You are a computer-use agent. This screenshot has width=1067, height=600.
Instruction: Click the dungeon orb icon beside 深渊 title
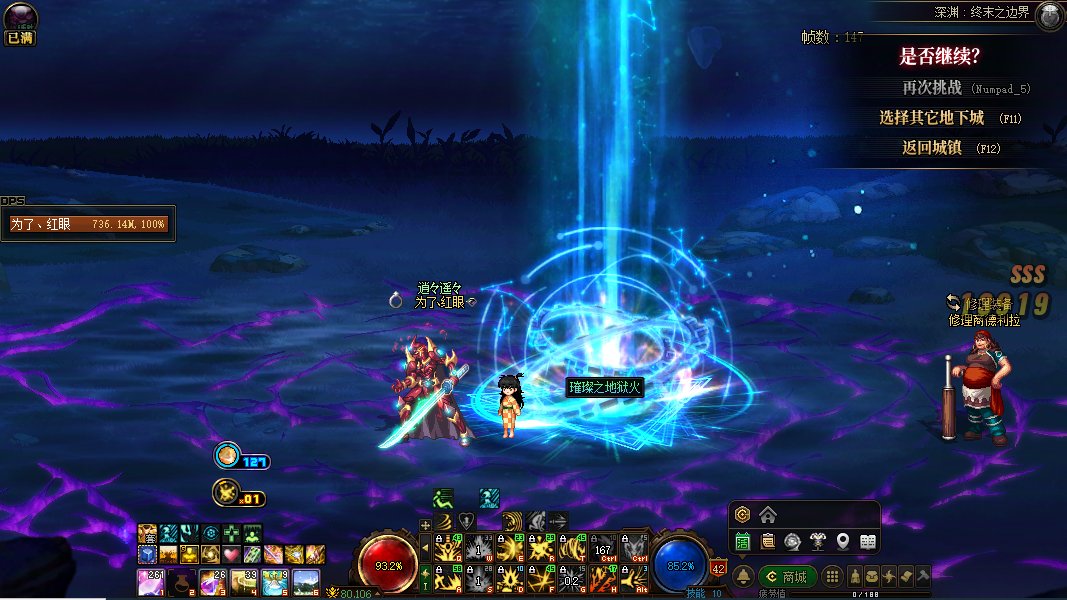1049,15
